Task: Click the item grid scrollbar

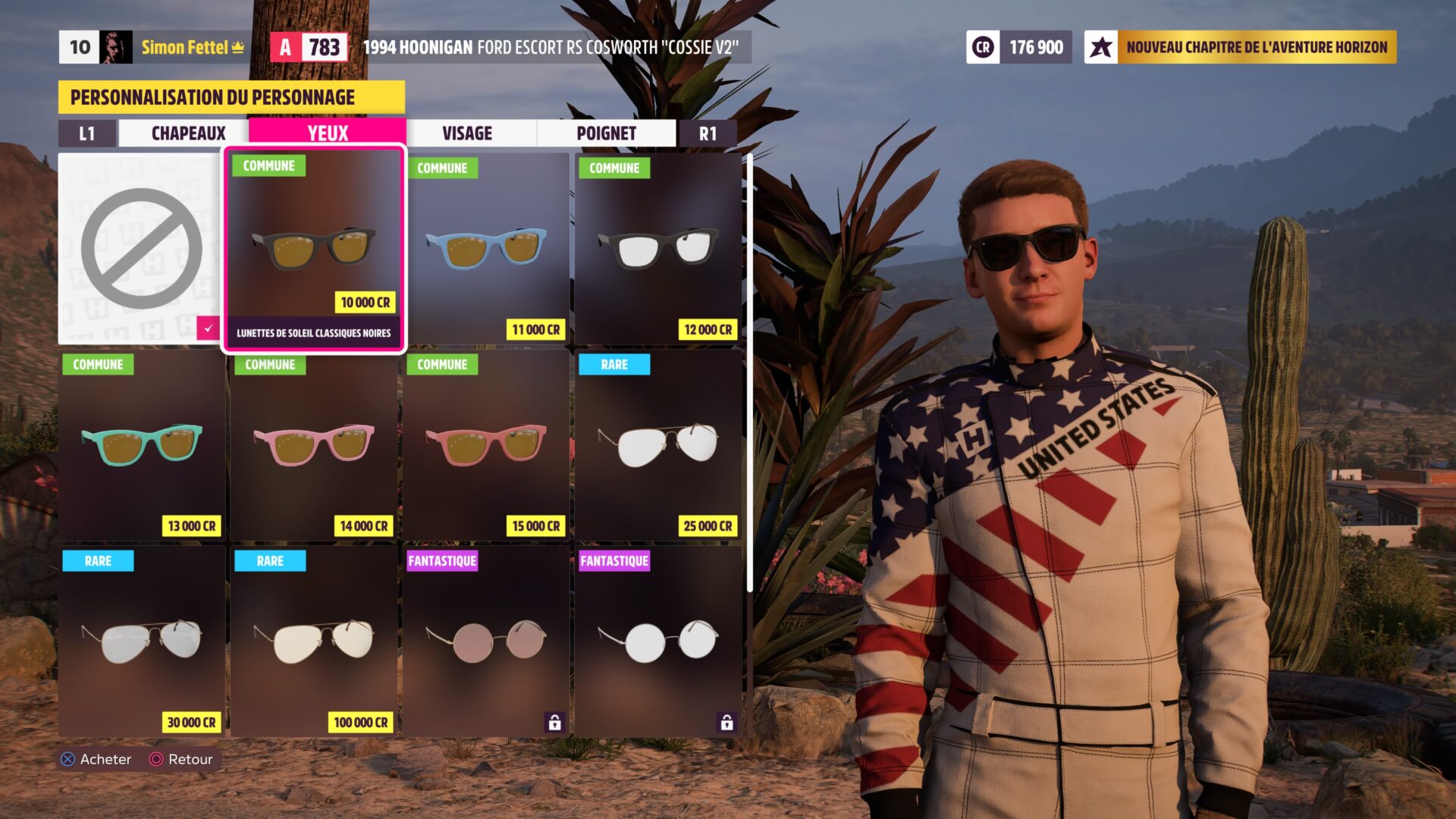Action: 749,372
